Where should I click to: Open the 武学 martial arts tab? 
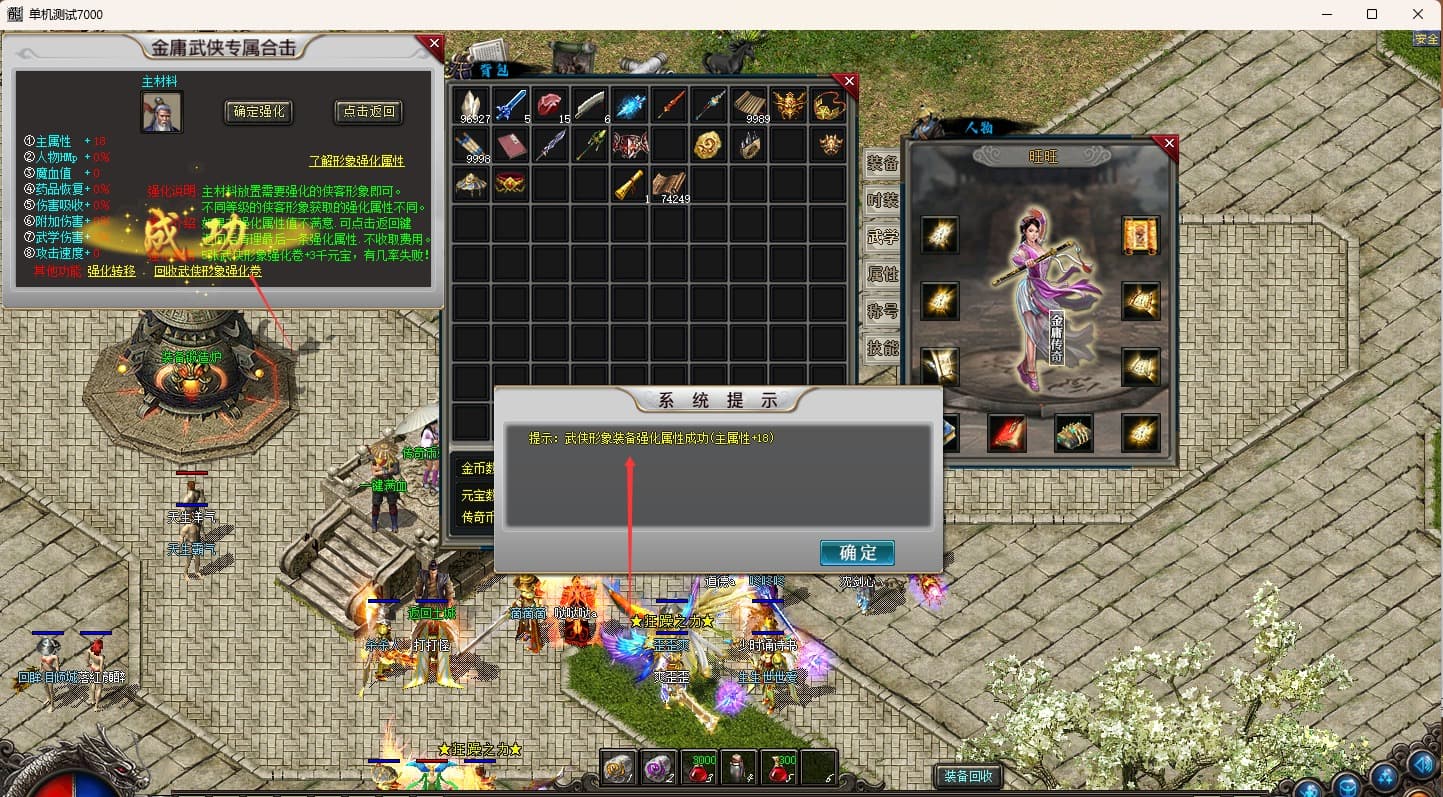pyautogui.click(x=882, y=237)
